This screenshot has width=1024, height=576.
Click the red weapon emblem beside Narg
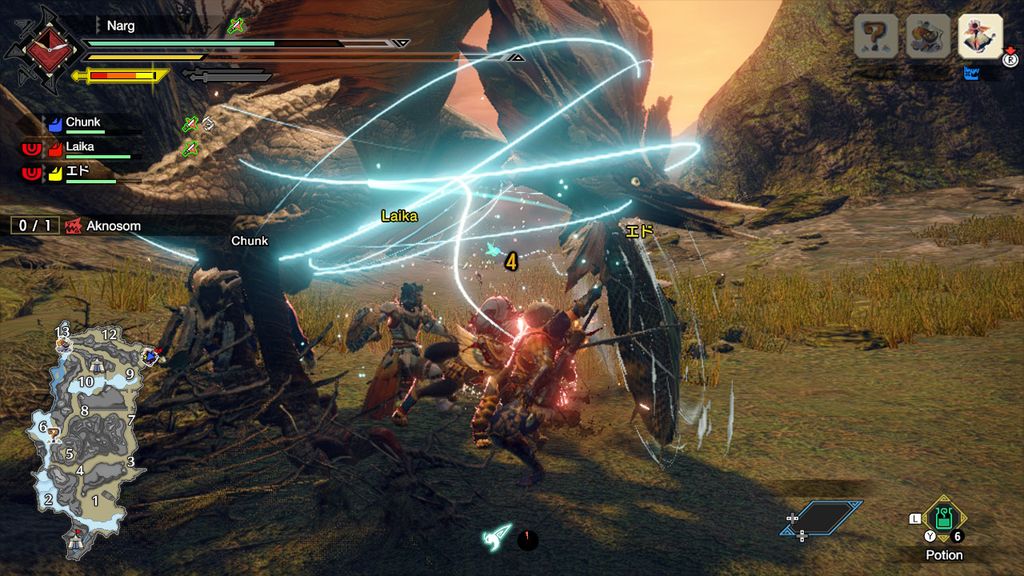(41, 47)
